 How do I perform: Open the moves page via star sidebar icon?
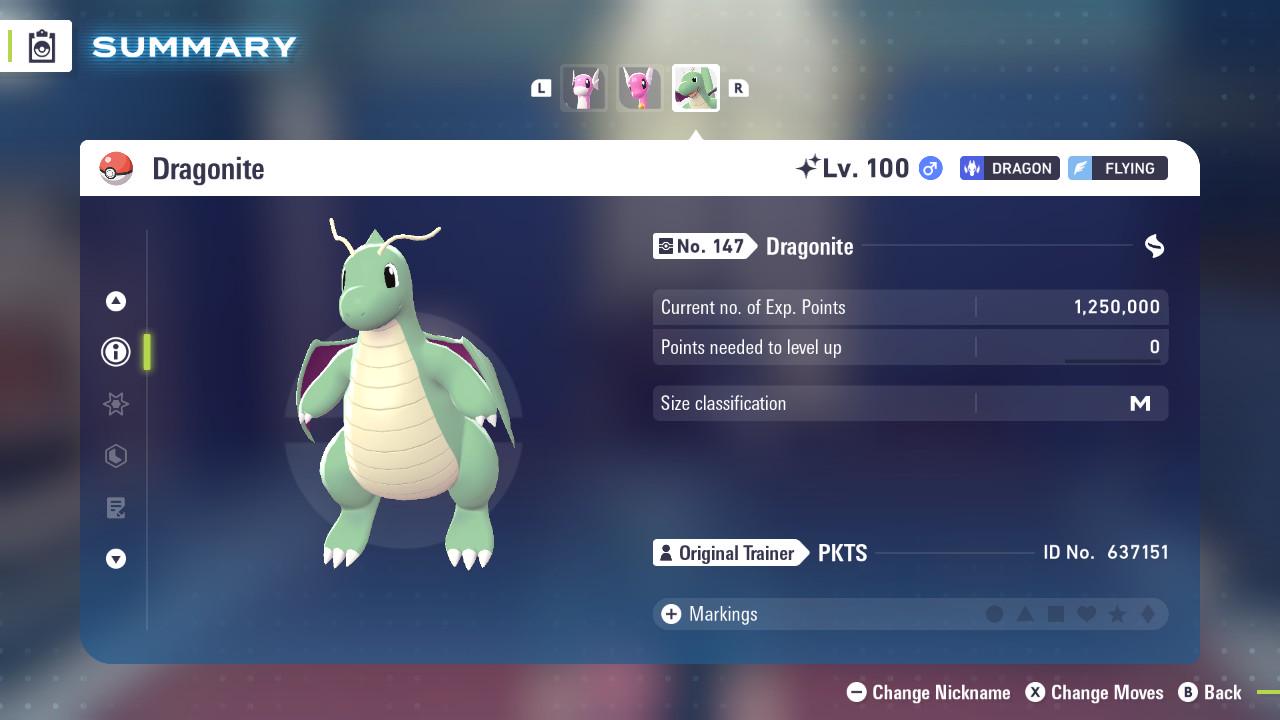coord(115,404)
